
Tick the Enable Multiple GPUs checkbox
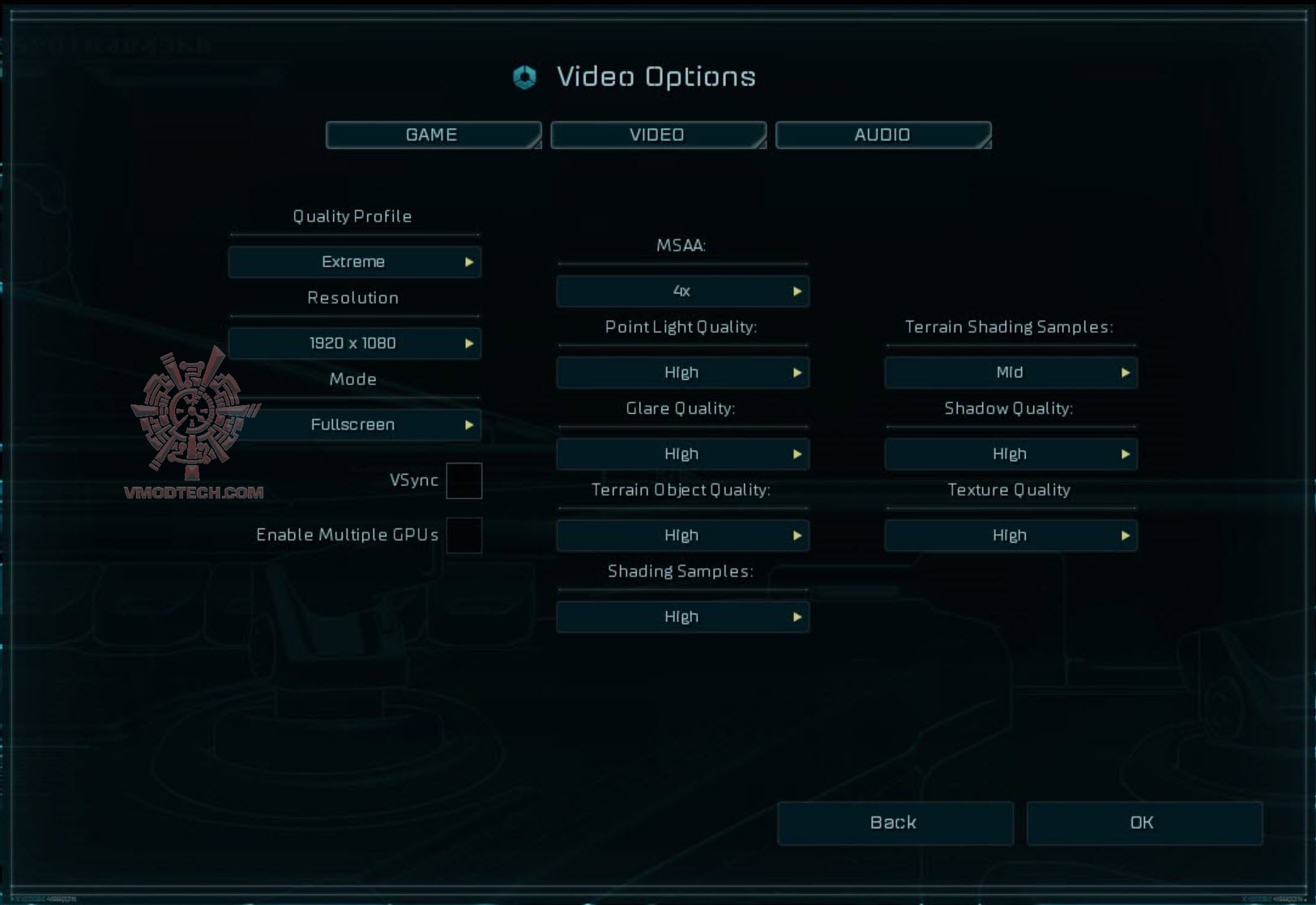coord(464,536)
